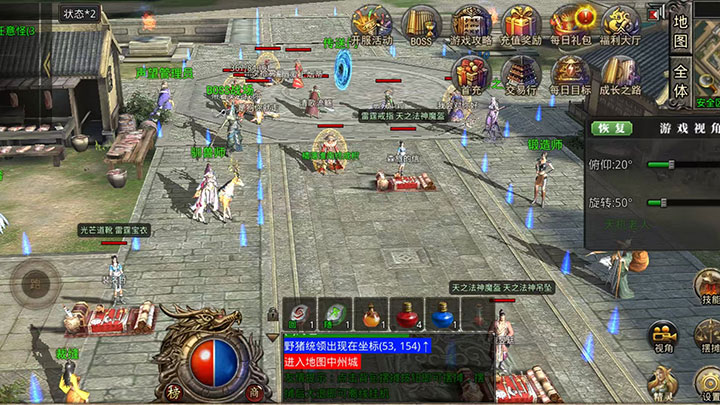
Task: Use the red potion in the hotbar
Action: pos(407,316)
